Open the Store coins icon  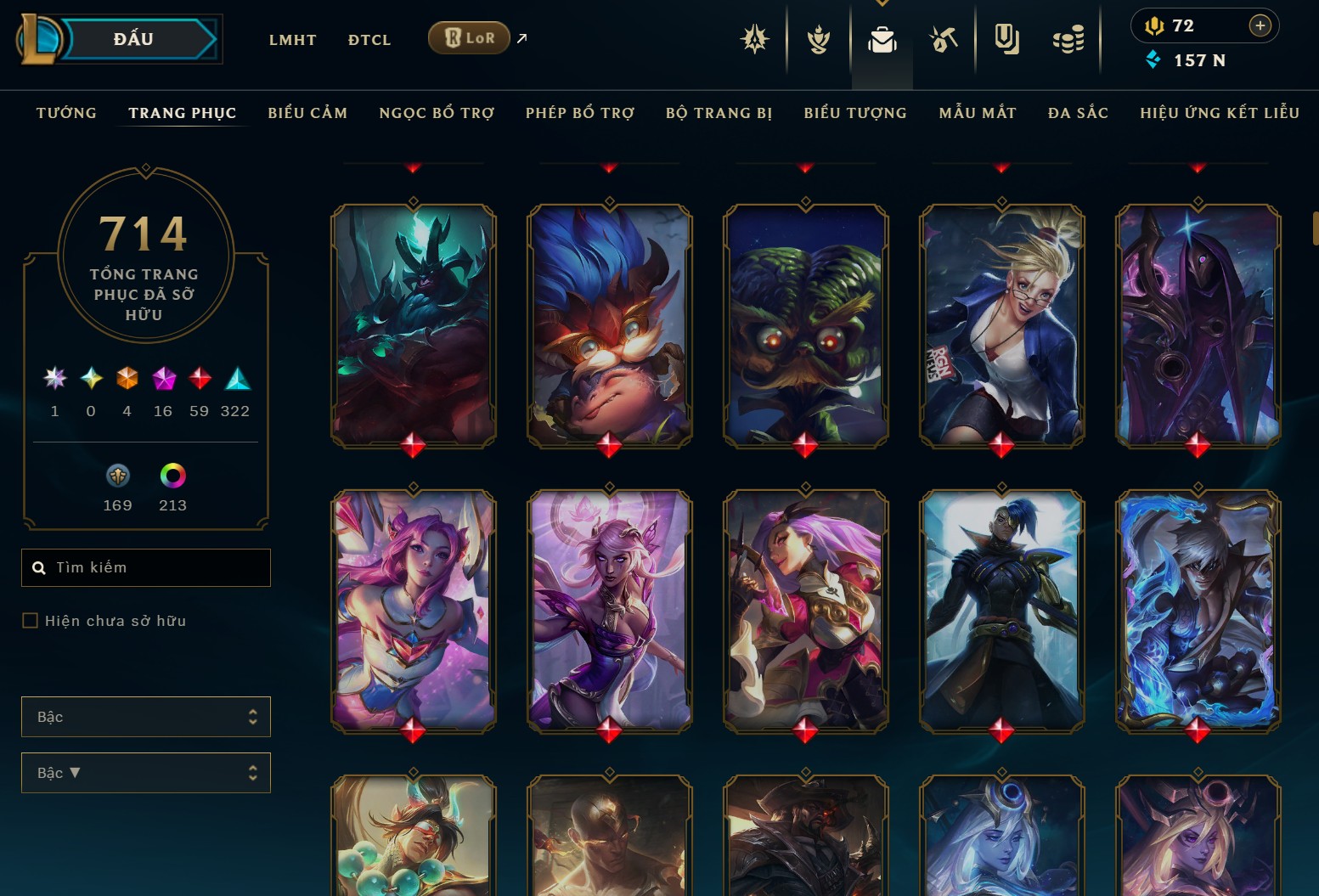(x=1068, y=38)
